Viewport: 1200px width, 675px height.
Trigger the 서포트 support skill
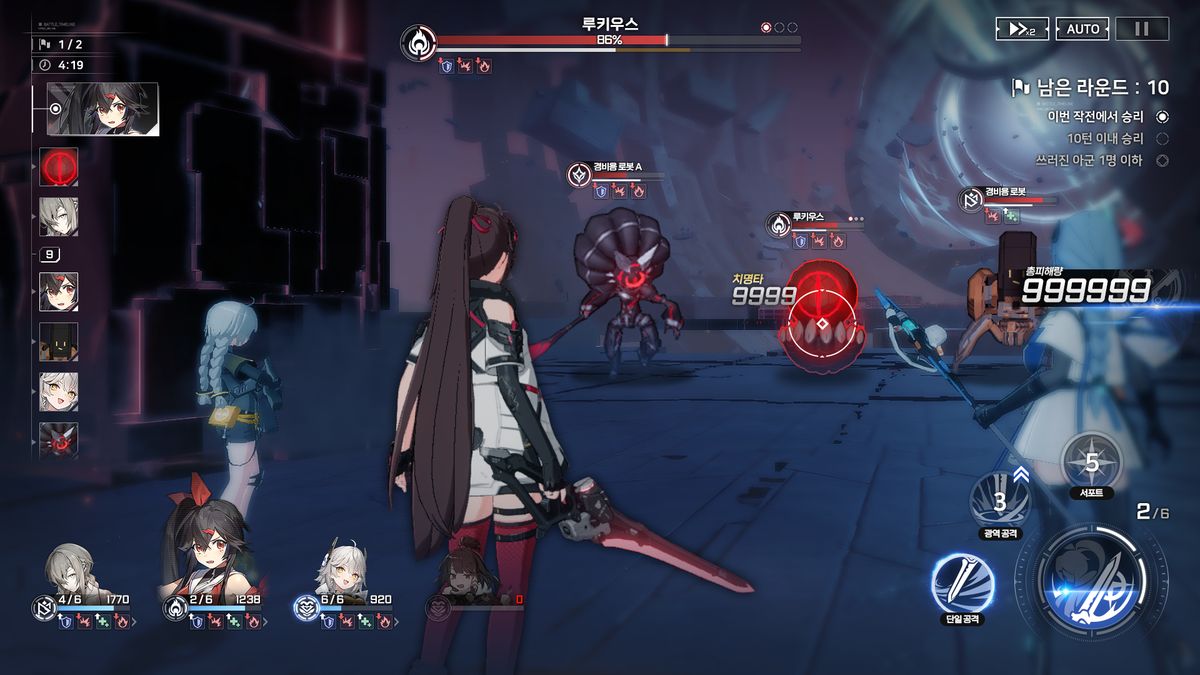pos(1091,463)
